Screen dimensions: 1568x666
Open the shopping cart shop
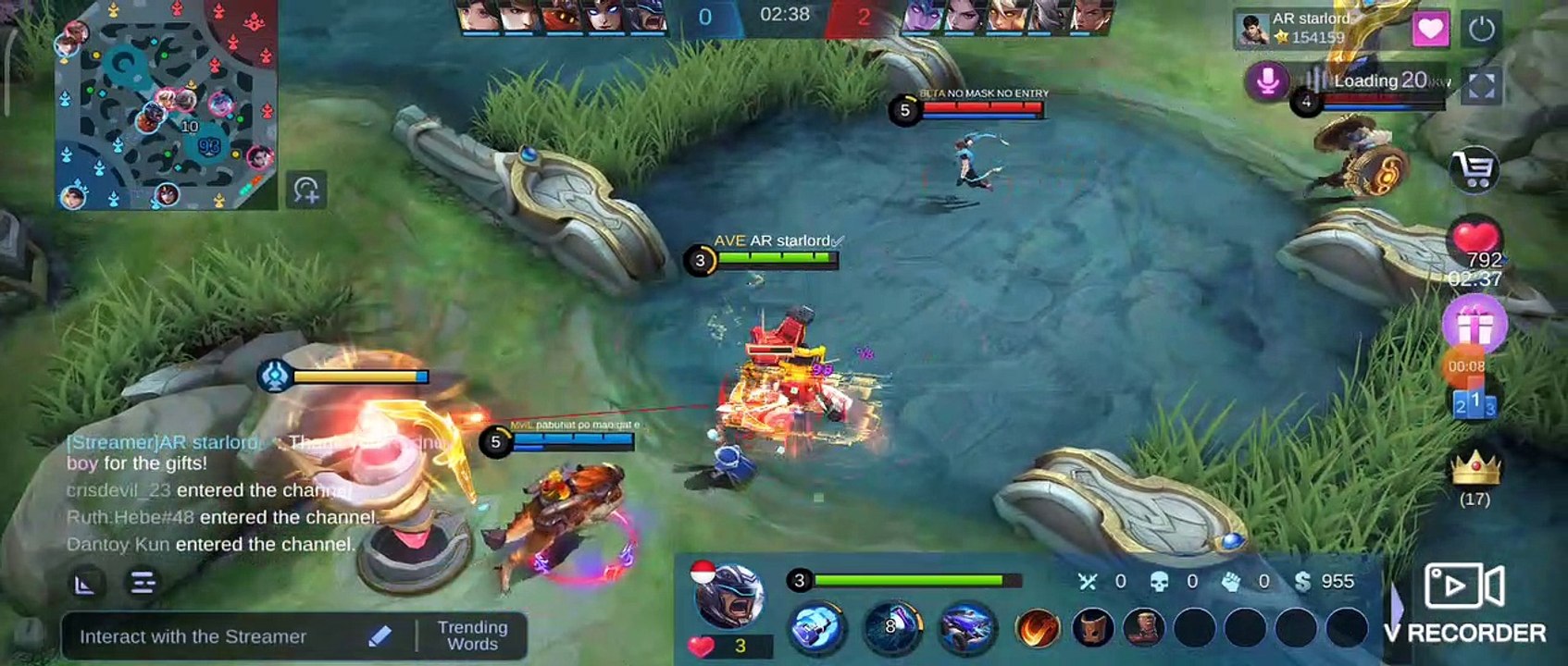point(1475,170)
